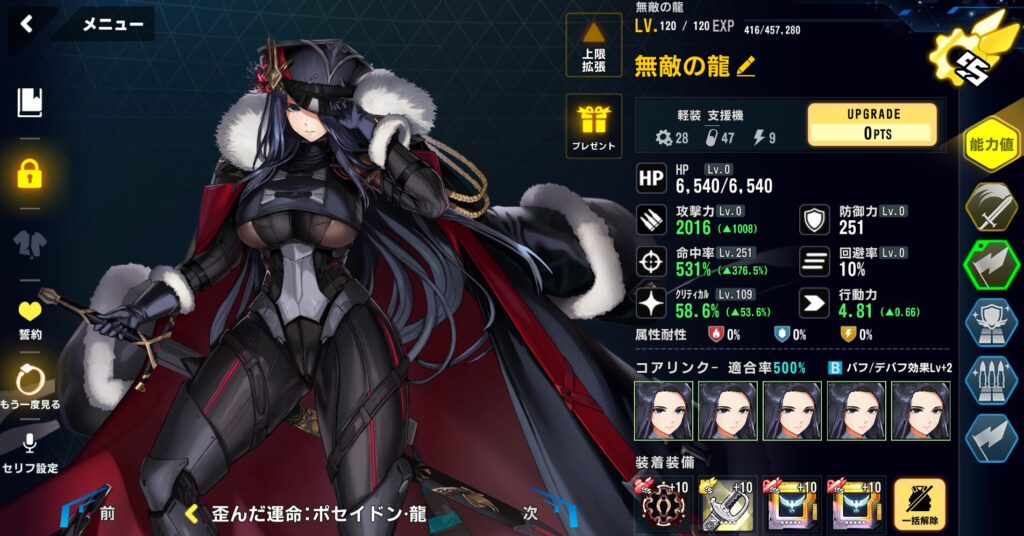Select the chainsaw weapon equipment slot
This screenshot has height=536, width=1024.
[x=727, y=504]
